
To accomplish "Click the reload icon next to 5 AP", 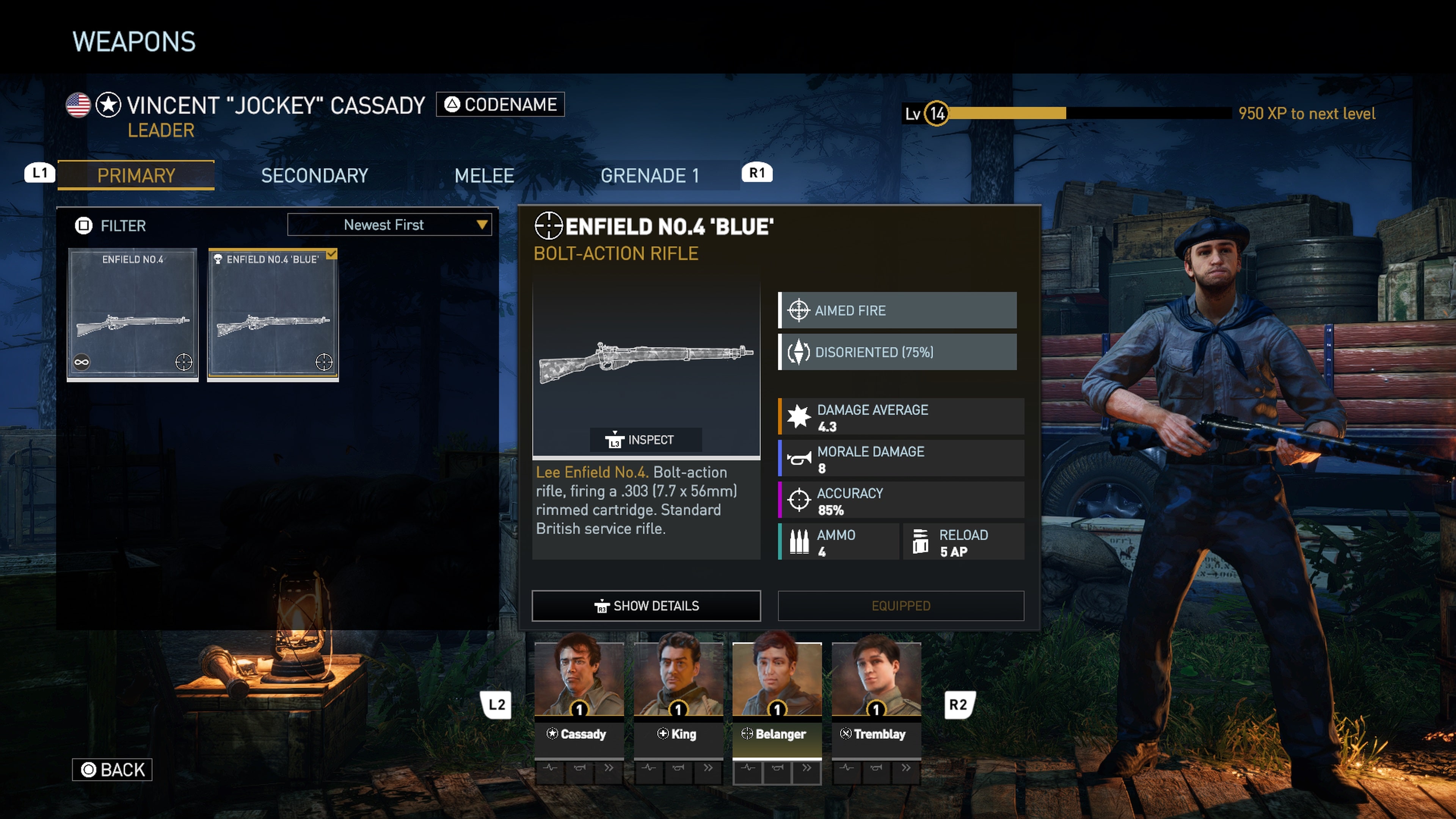I will coord(921,541).
